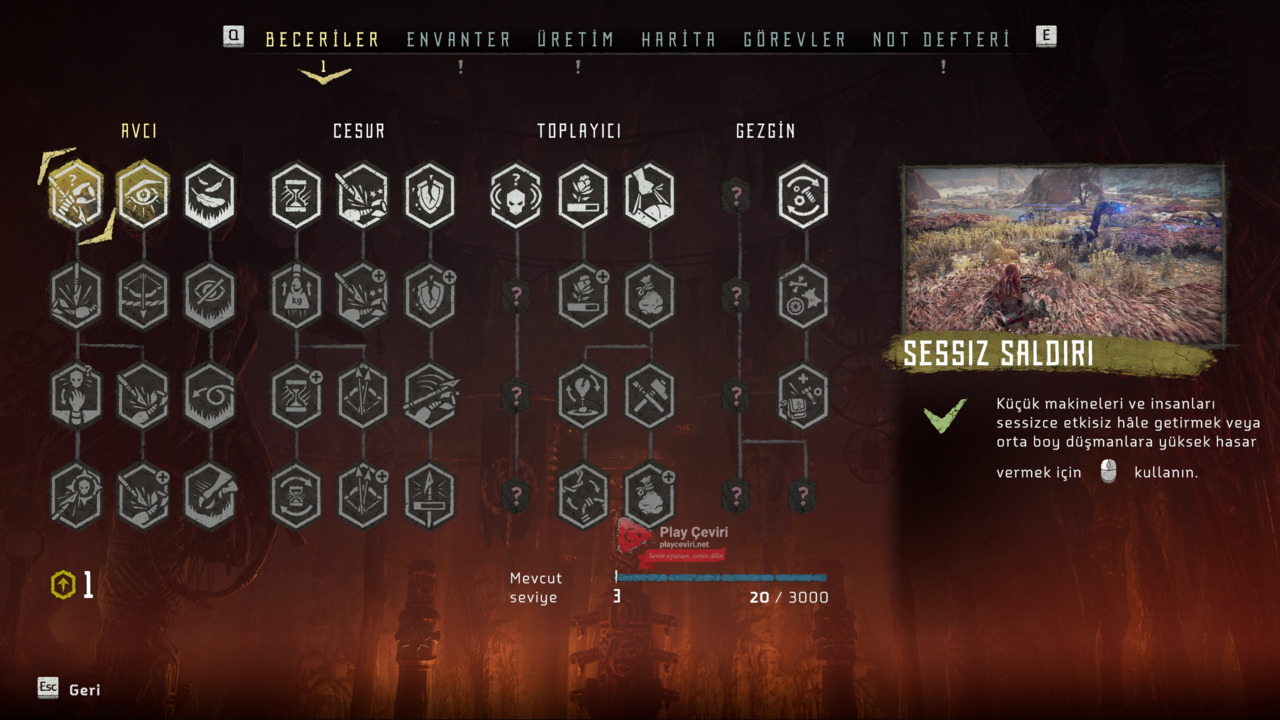The height and width of the screenshot is (720, 1280).
Task: Choose the white cracked shield skill
Action: 430,195
